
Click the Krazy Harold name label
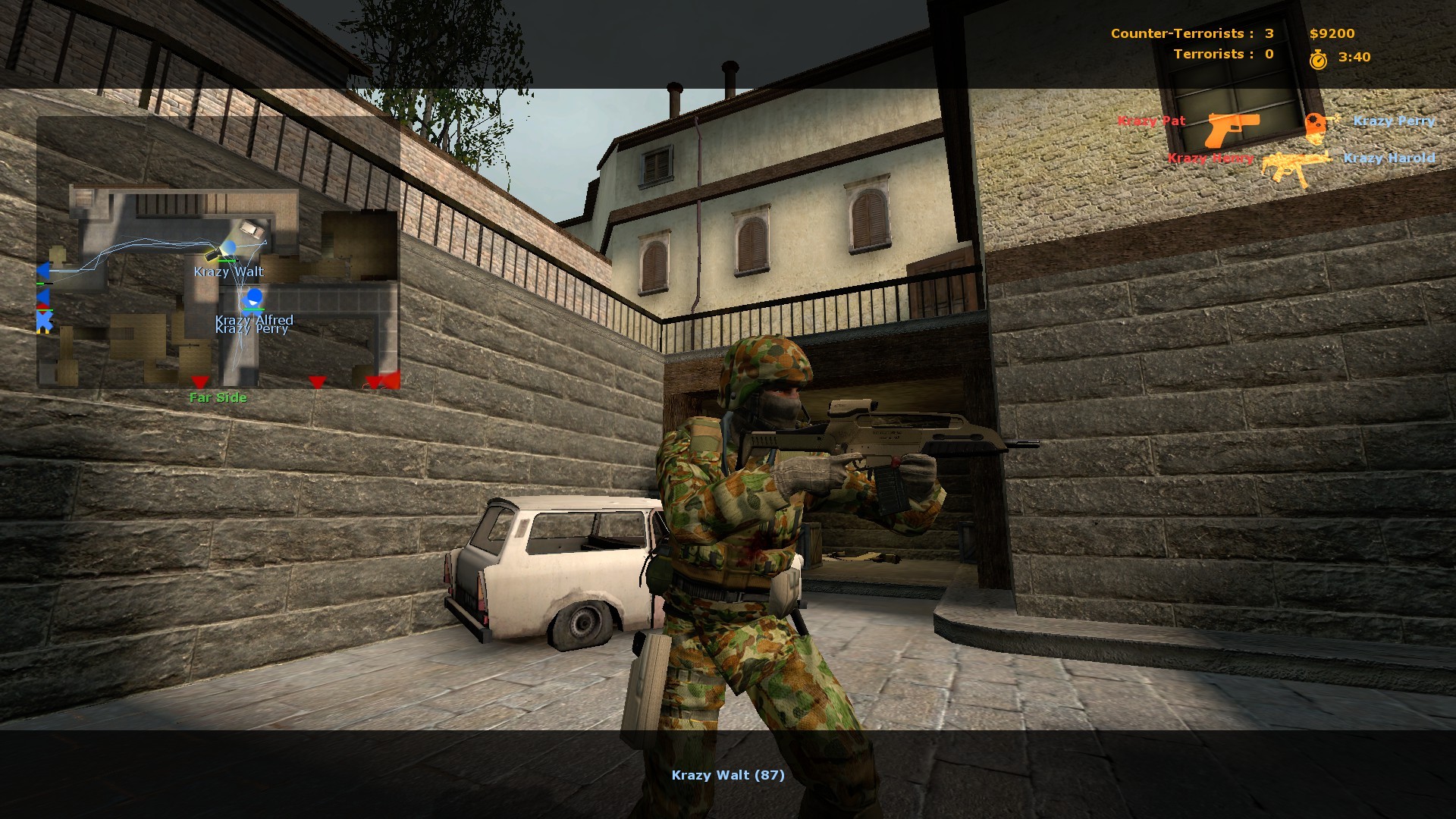1390,158
